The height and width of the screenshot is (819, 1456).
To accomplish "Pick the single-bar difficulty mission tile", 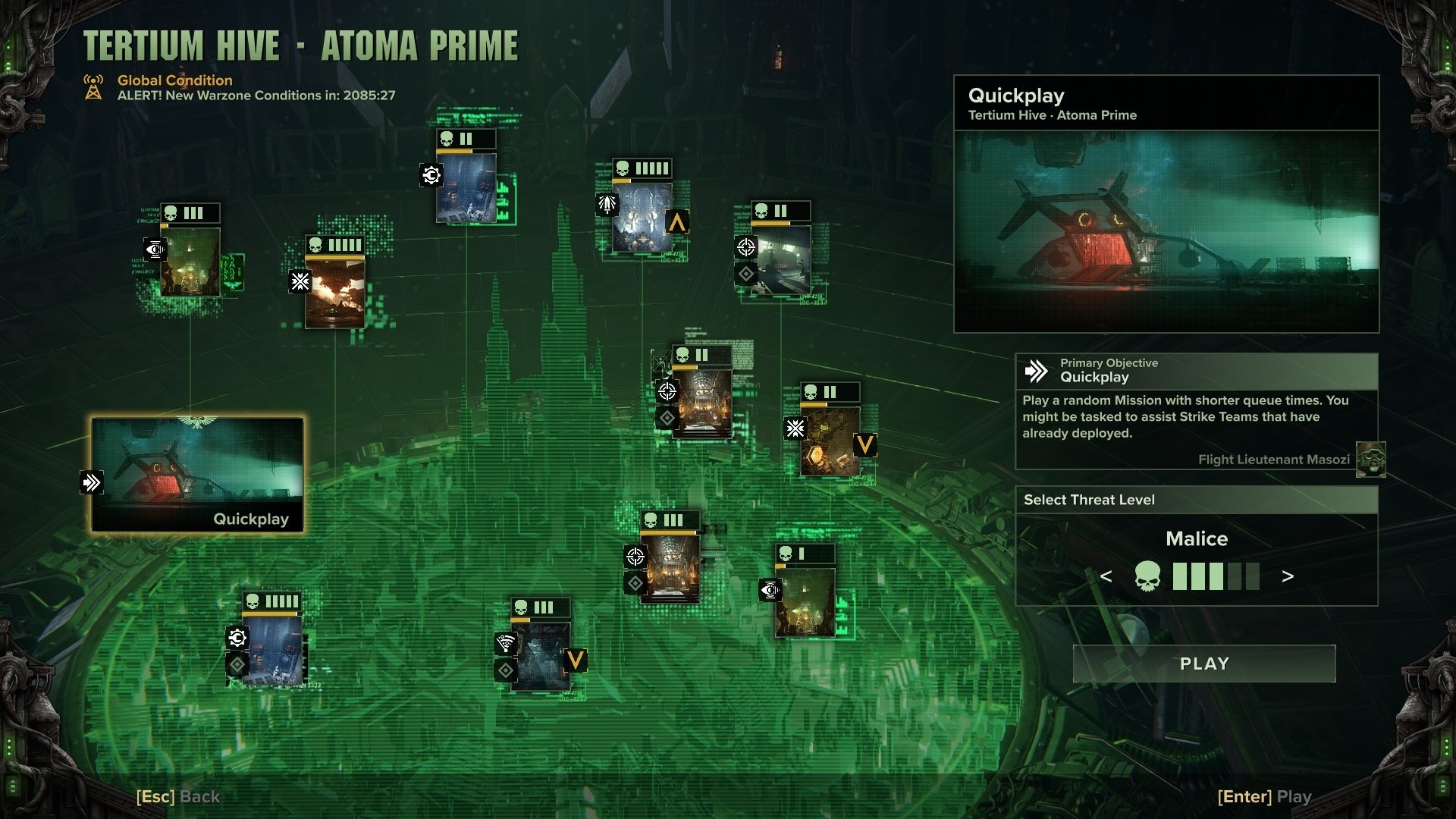I will (805, 601).
